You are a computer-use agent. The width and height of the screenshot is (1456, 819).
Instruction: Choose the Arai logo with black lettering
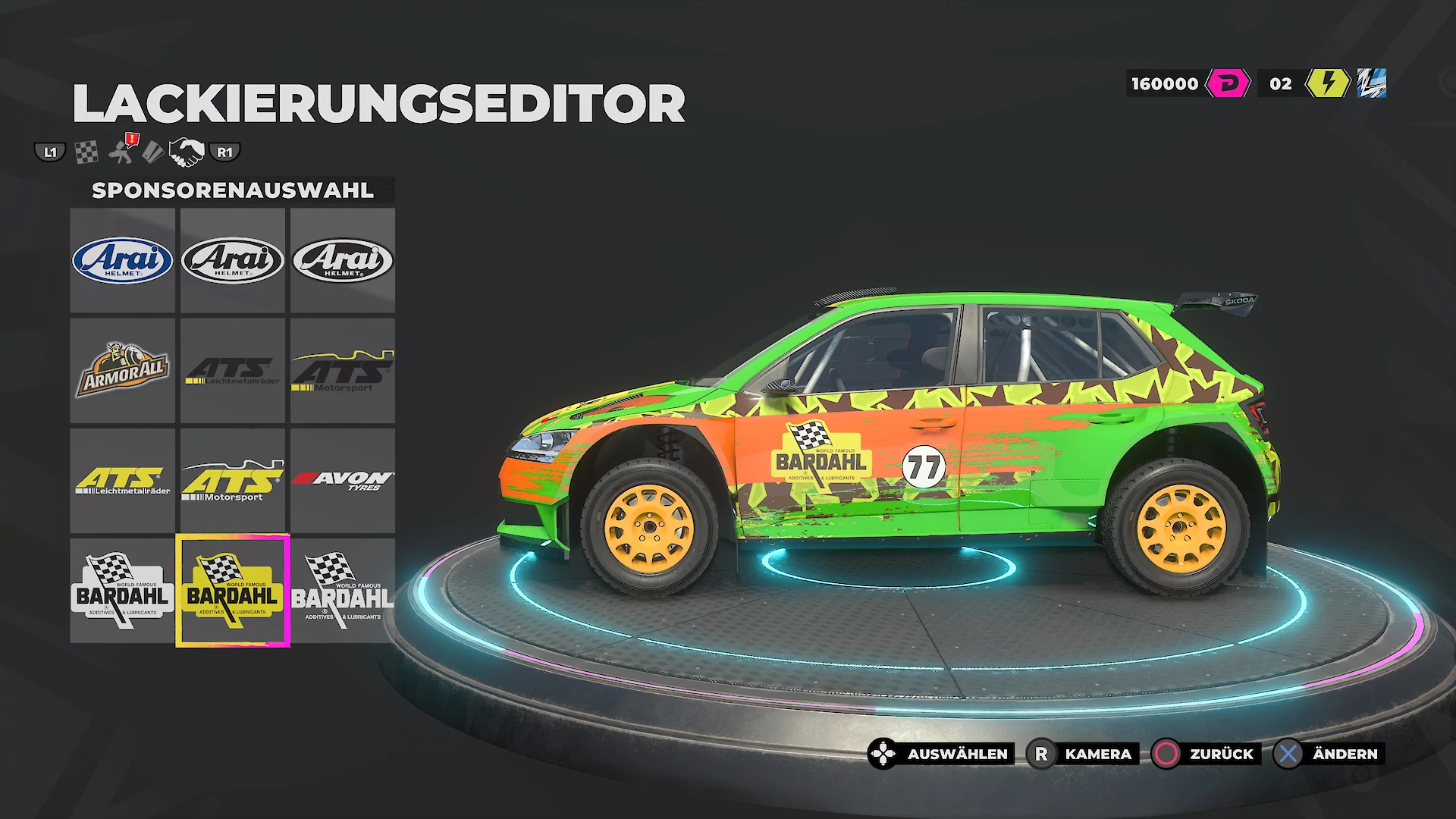232,260
